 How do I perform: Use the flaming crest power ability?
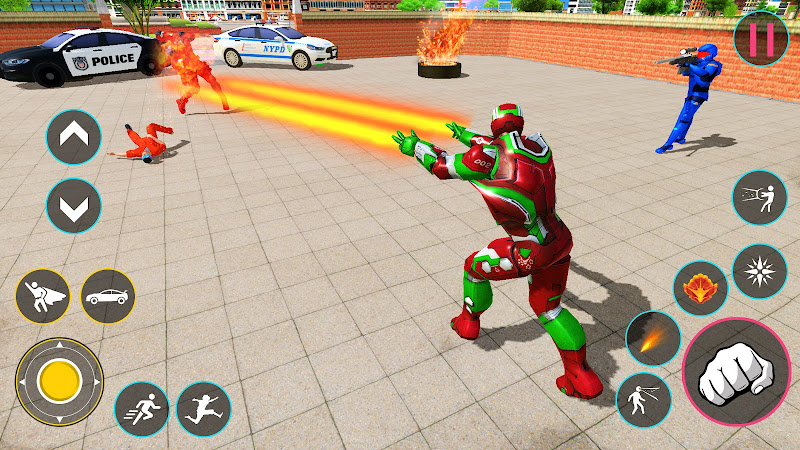point(700,289)
